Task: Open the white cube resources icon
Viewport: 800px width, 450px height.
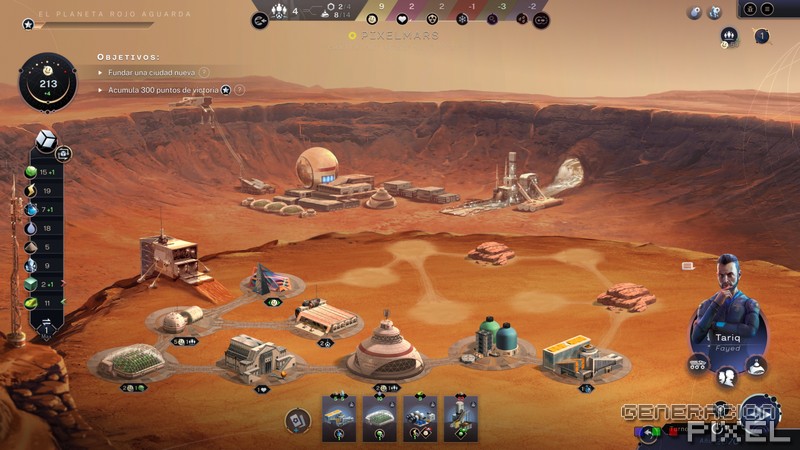Action: 45,140
